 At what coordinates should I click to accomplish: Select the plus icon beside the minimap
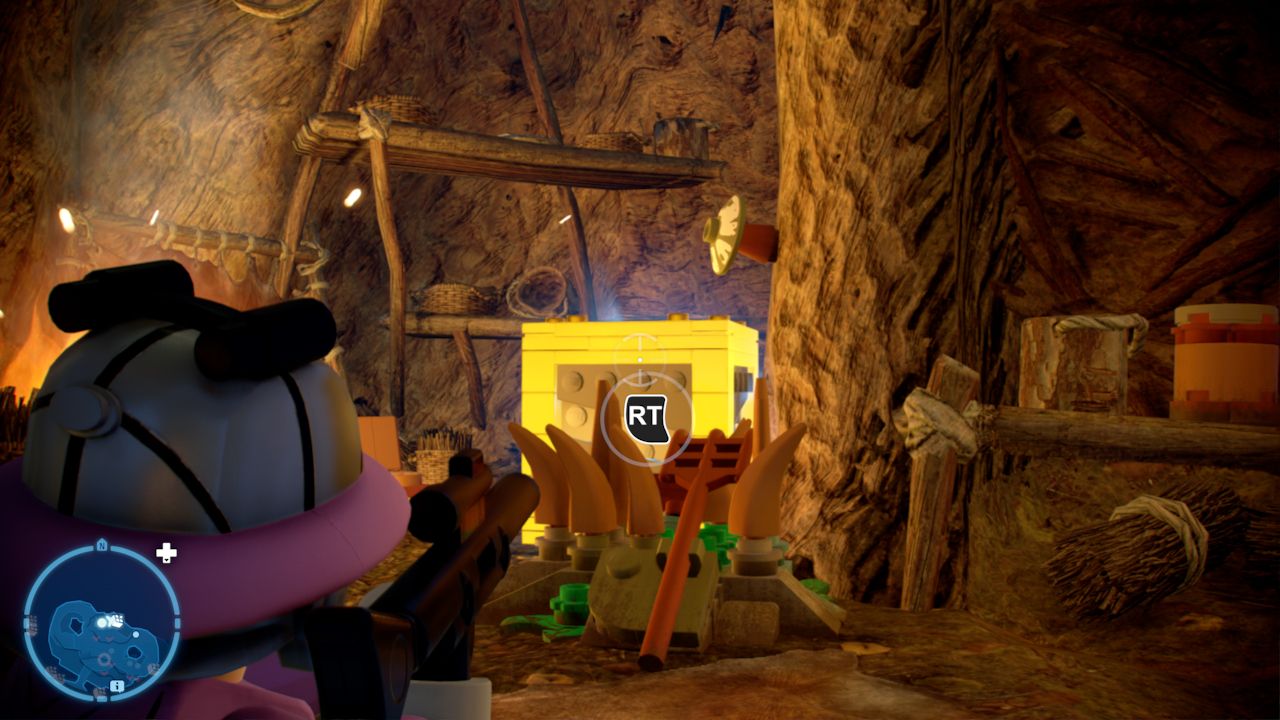[167, 553]
